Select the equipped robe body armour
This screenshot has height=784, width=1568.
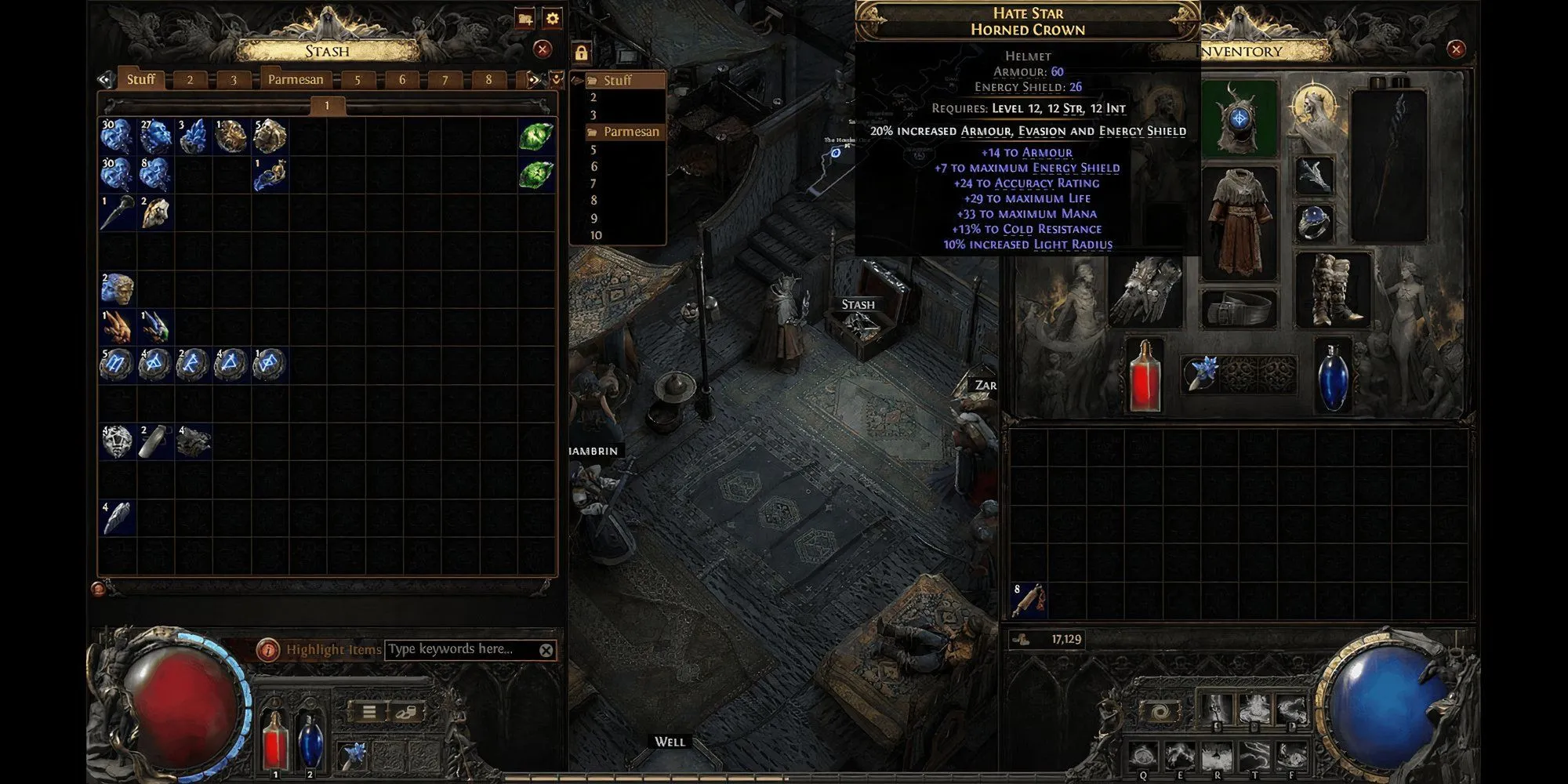point(1239,222)
